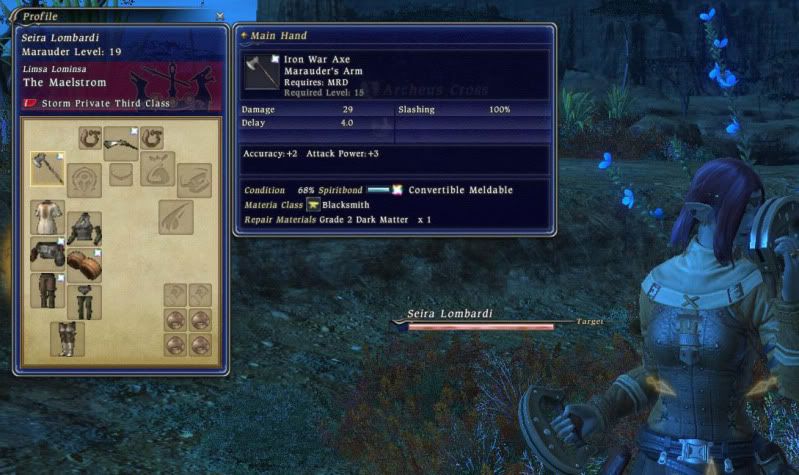Screen dimensions: 799x475
Task: Click the Iron War Axe tooltip icon
Action: tap(261, 72)
